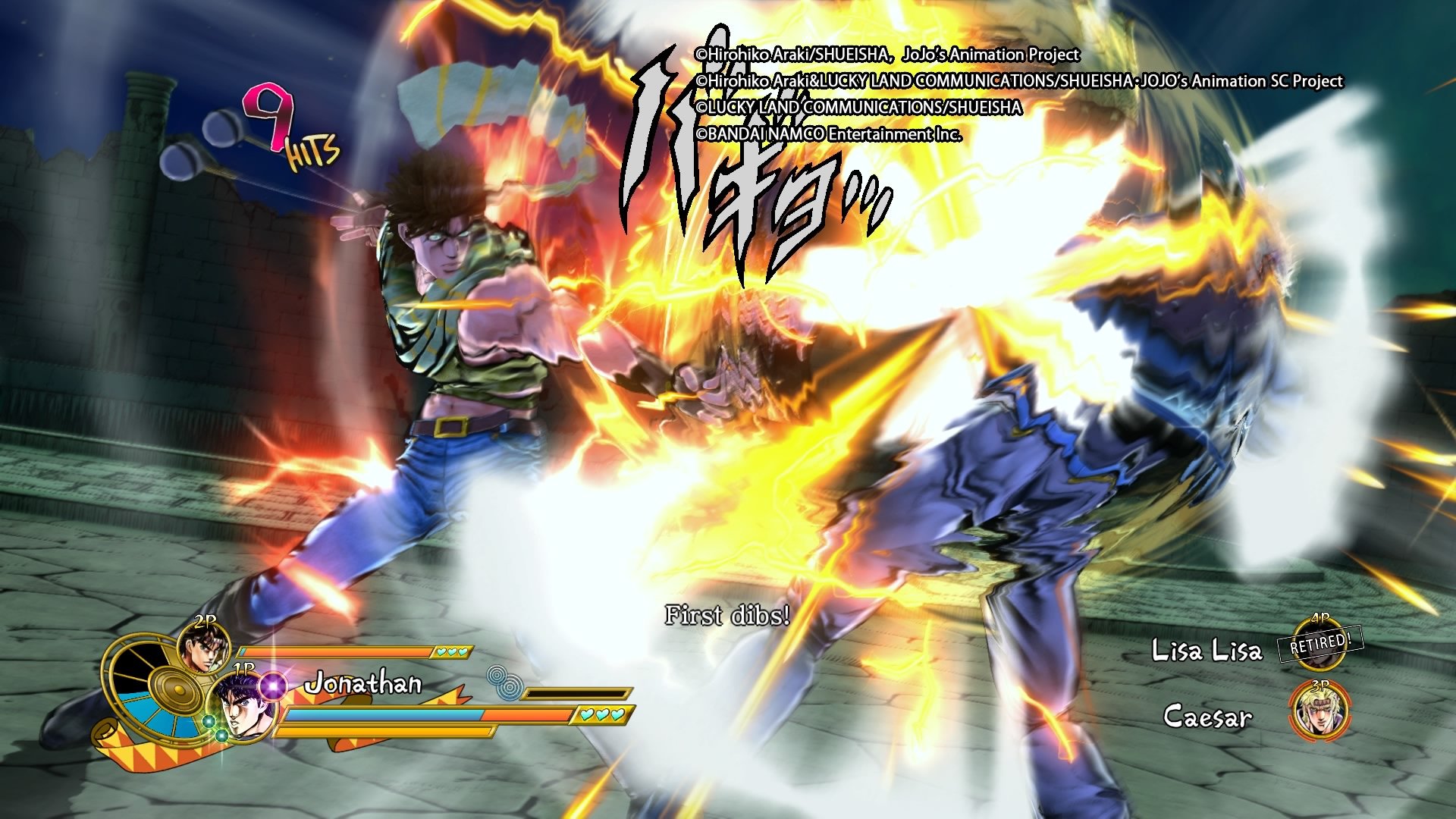The width and height of the screenshot is (1456, 819).
Task: Click the green Hamon orbs on Jonathan's portrait
Action: [x=216, y=728]
